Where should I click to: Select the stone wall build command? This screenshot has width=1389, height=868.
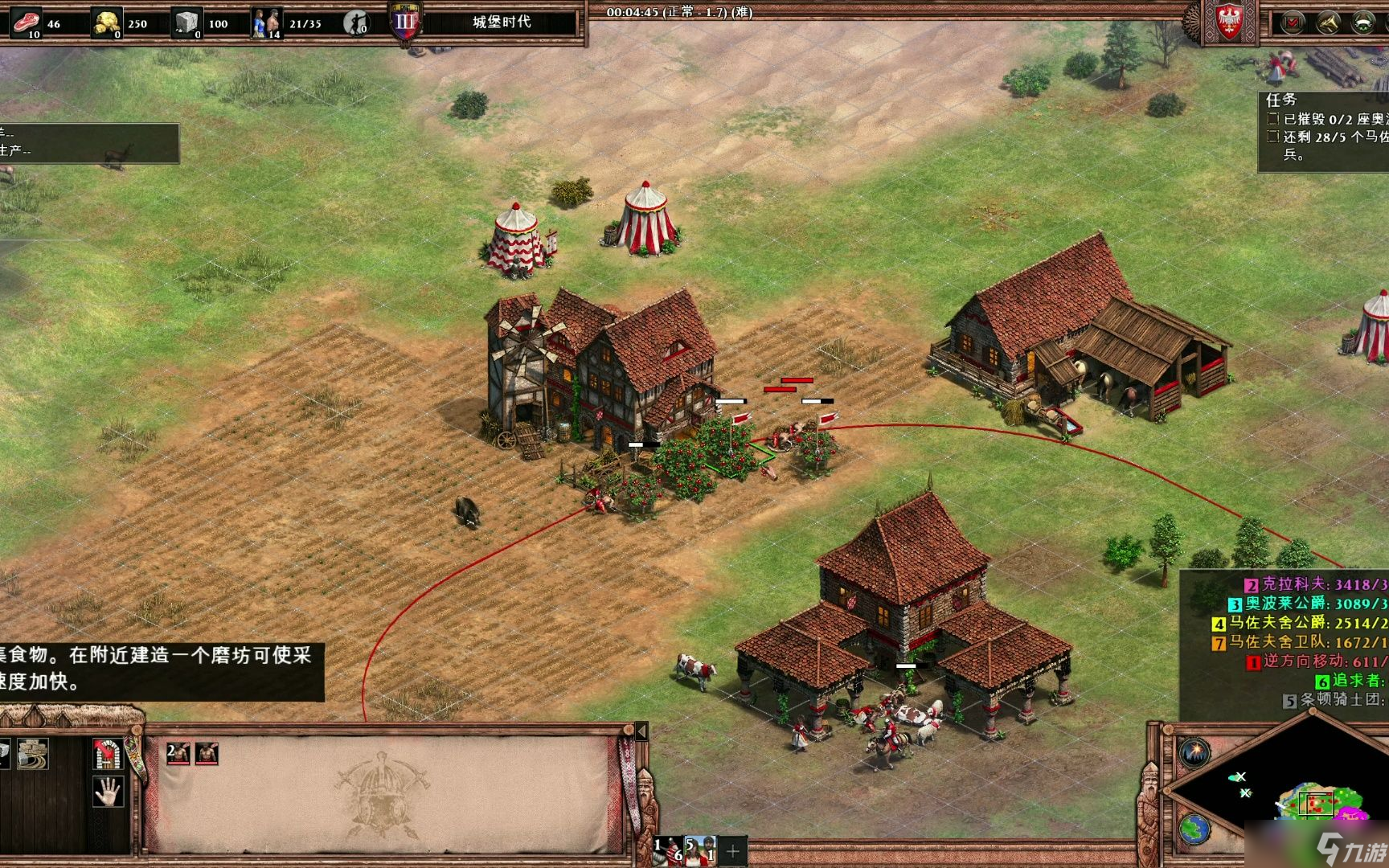33,754
